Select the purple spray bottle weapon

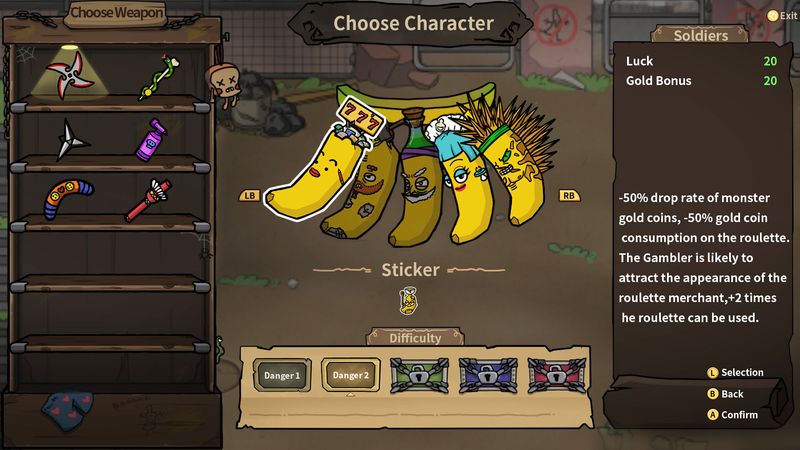pos(151,138)
